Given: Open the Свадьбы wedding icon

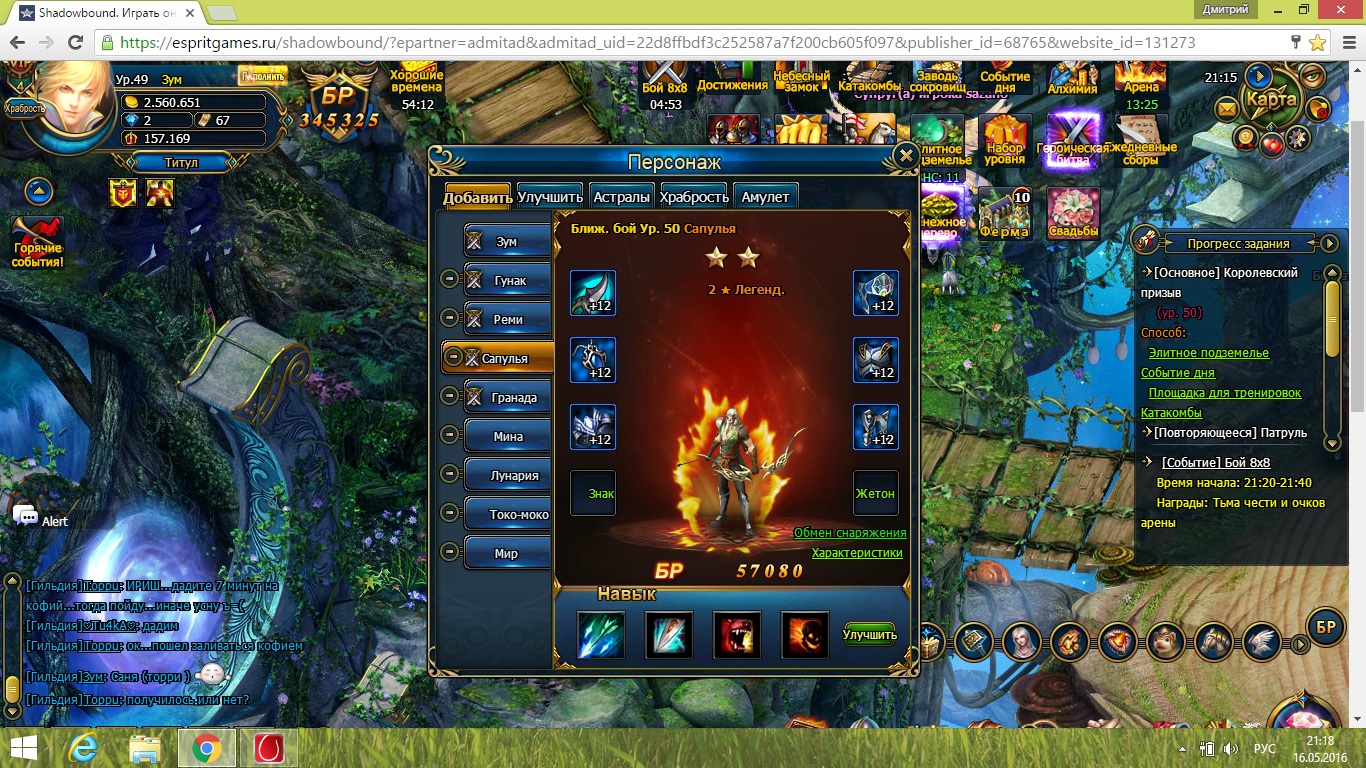Looking at the screenshot, I should 1073,214.
